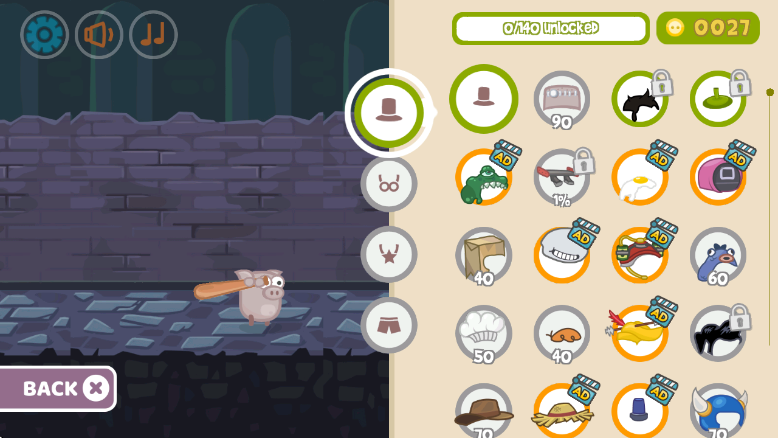Toggle the sound effects speaker button
The image size is (778, 438).
pyautogui.click(x=99, y=35)
